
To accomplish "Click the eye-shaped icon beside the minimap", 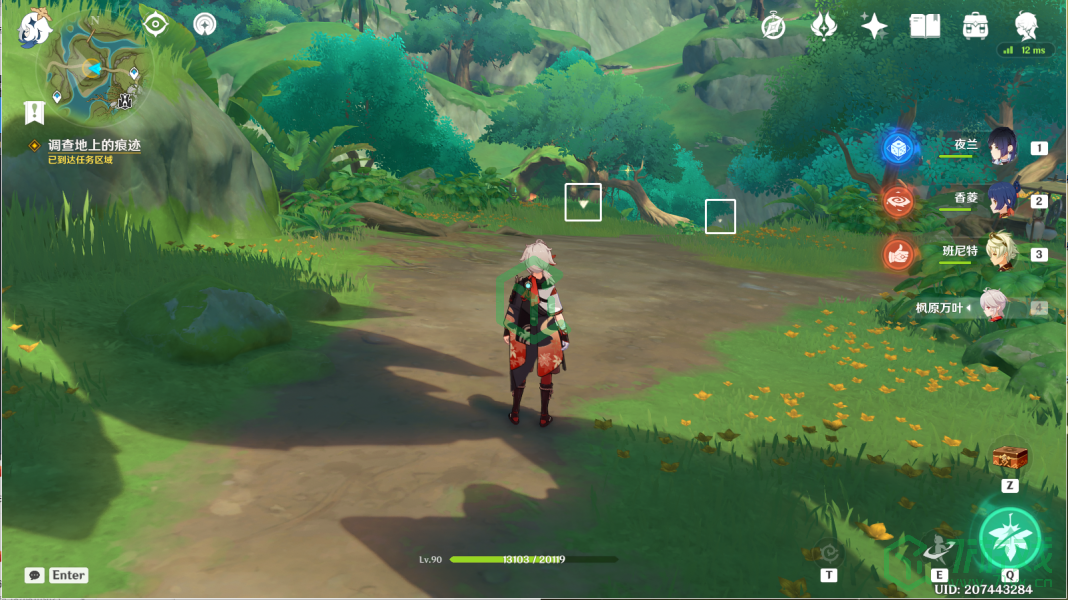I will pyautogui.click(x=155, y=24).
